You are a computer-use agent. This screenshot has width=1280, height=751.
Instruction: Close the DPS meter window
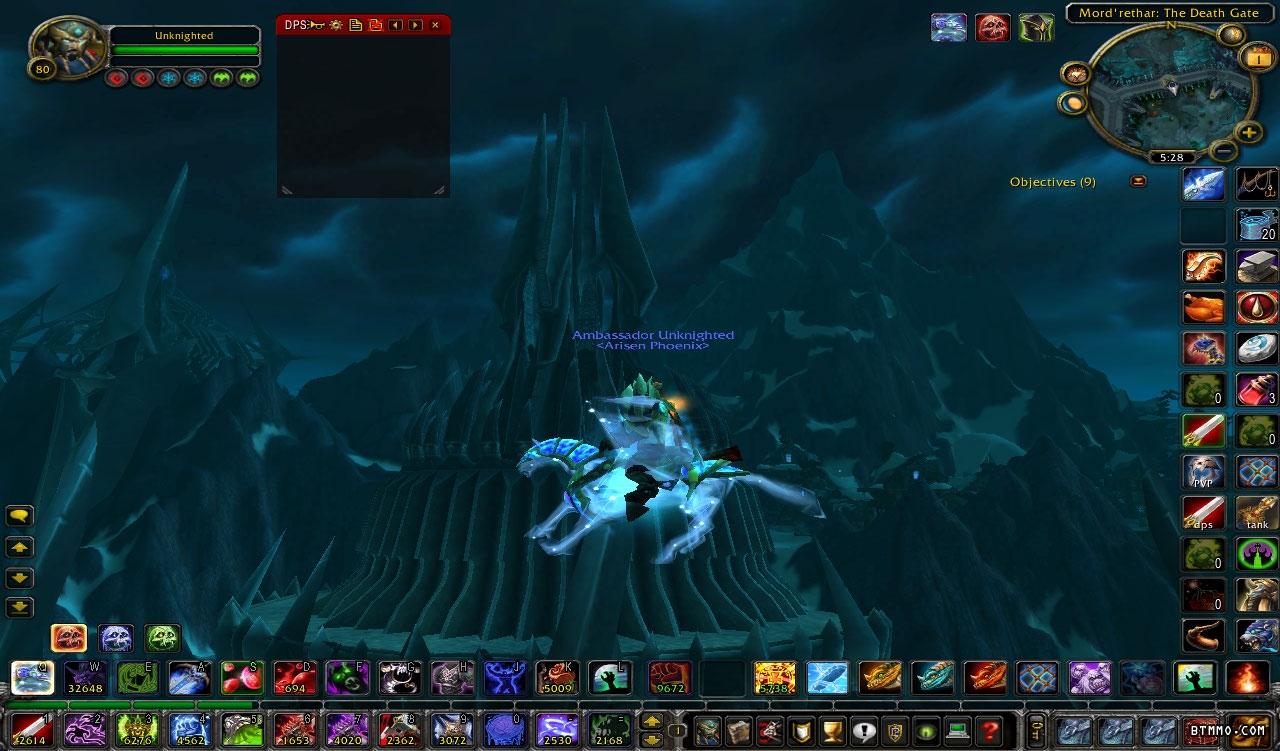click(435, 24)
